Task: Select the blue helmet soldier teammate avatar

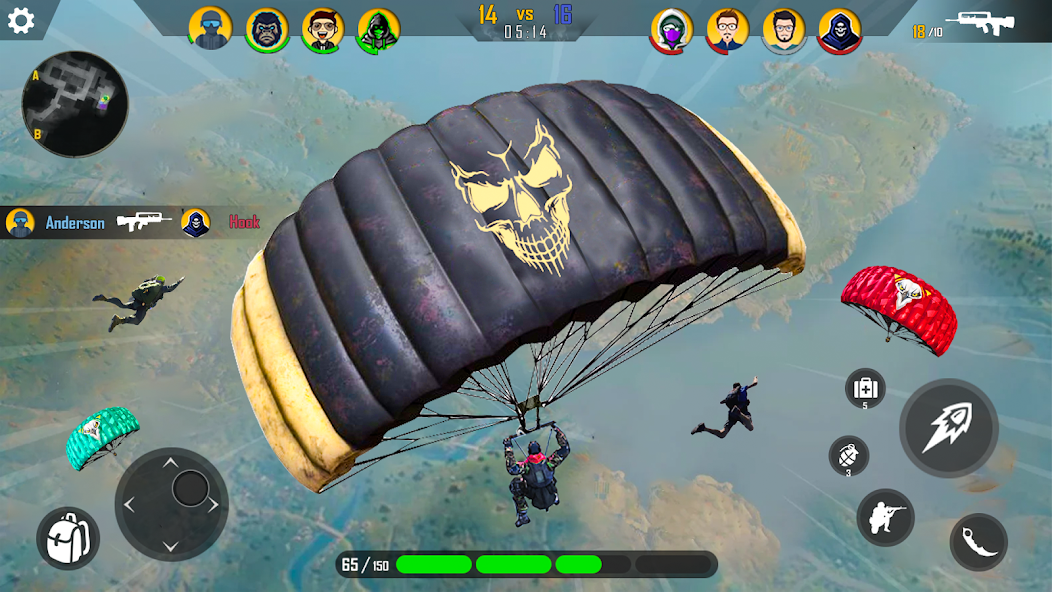Action: (x=210, y=28)
